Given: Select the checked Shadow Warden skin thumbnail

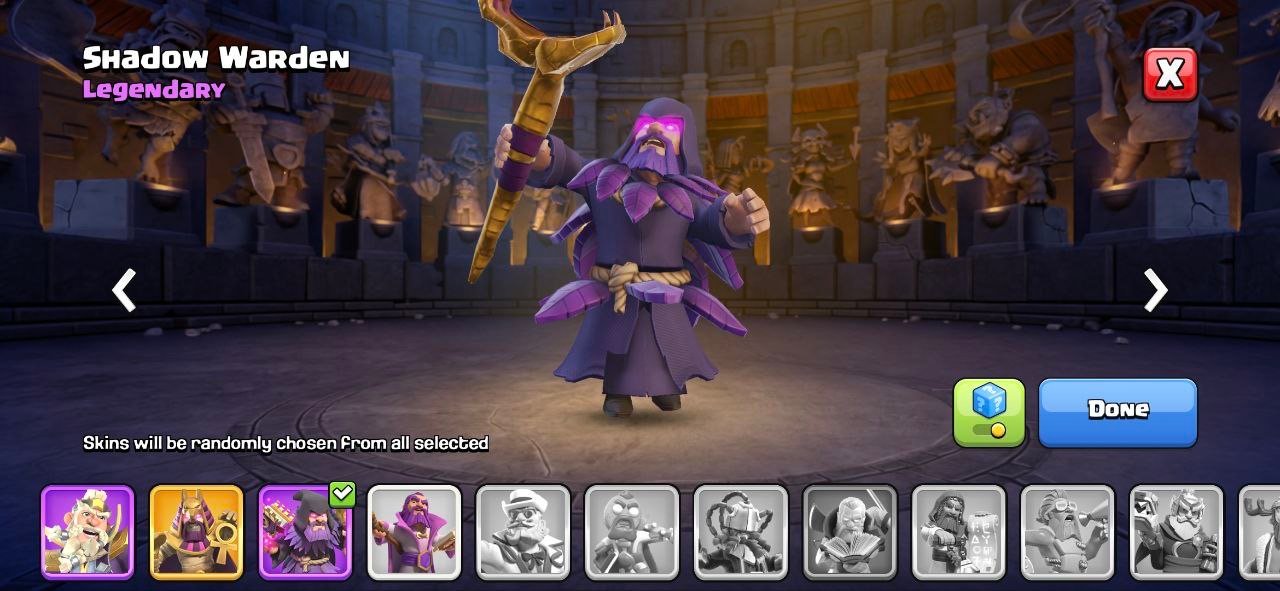Looking at the screenshot, I should click(305, 532).
